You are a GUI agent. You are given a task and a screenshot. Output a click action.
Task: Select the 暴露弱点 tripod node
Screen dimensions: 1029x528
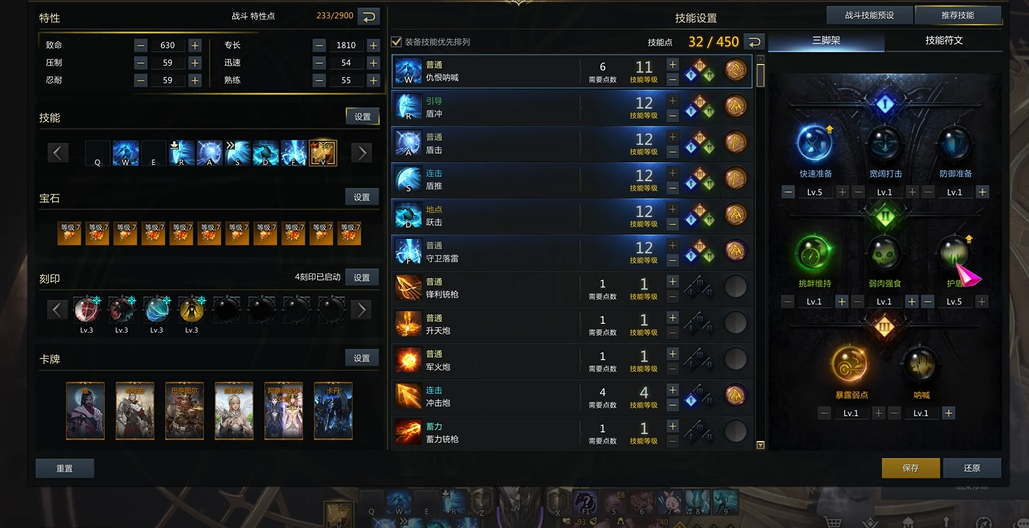[850, 365]
